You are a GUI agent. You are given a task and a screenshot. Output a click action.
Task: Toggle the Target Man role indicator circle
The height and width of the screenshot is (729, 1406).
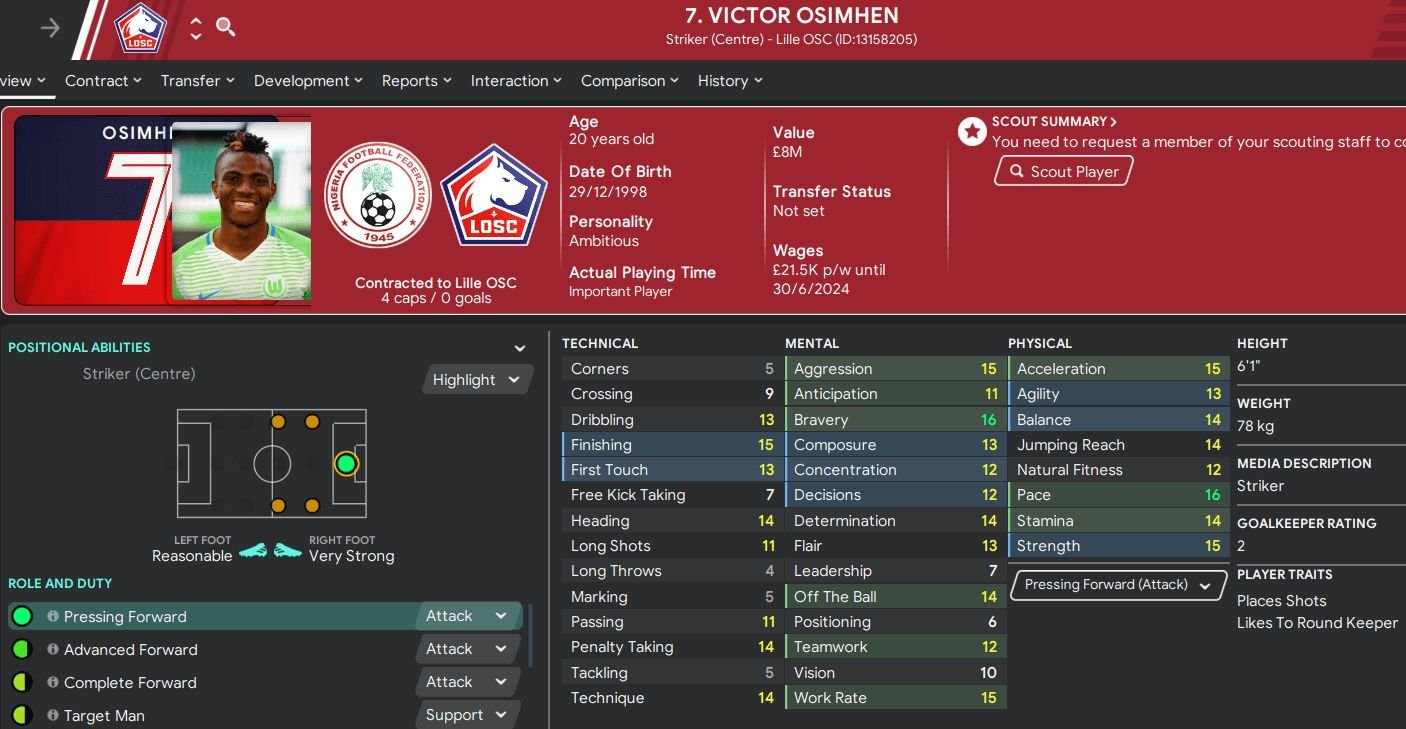pyautogui.click(x=22, y=715)
